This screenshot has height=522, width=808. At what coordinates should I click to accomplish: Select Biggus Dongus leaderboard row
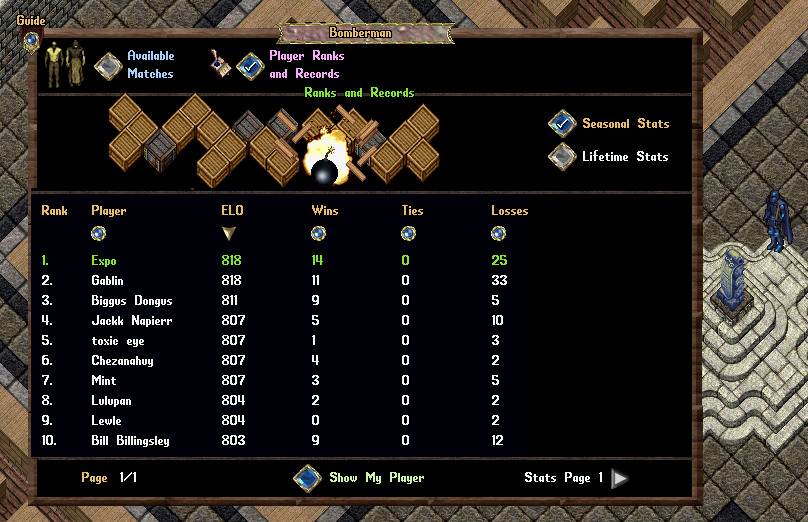pyautogui.click(x=132, y=301)
